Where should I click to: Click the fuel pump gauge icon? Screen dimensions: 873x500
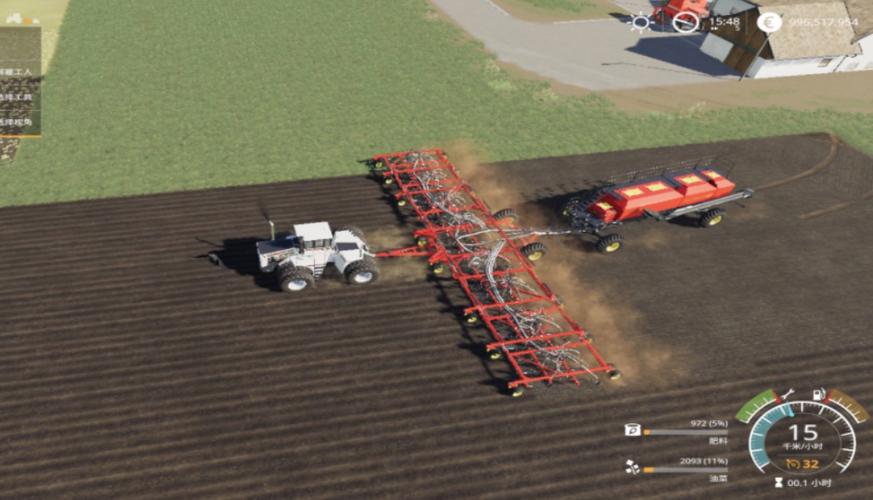click(820, 394)
